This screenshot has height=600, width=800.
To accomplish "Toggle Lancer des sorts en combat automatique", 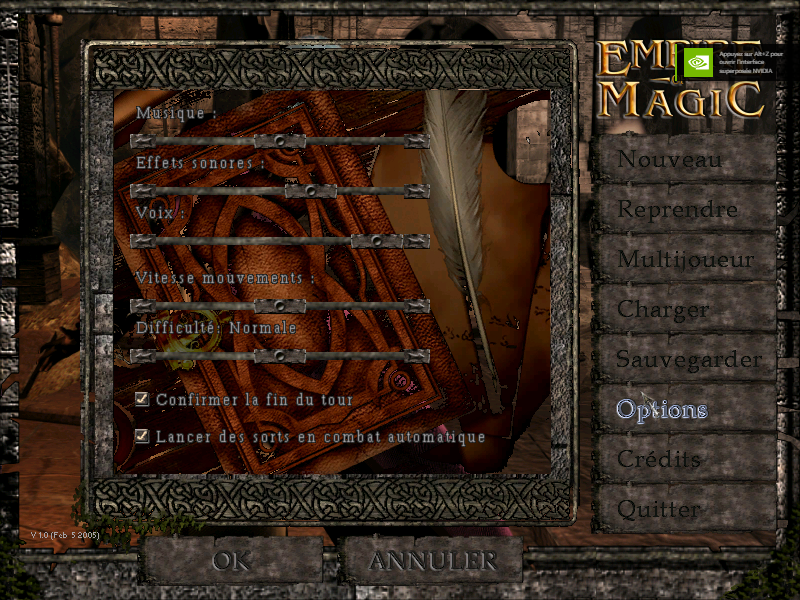I will pyautogui.click(x=142, y=436).
